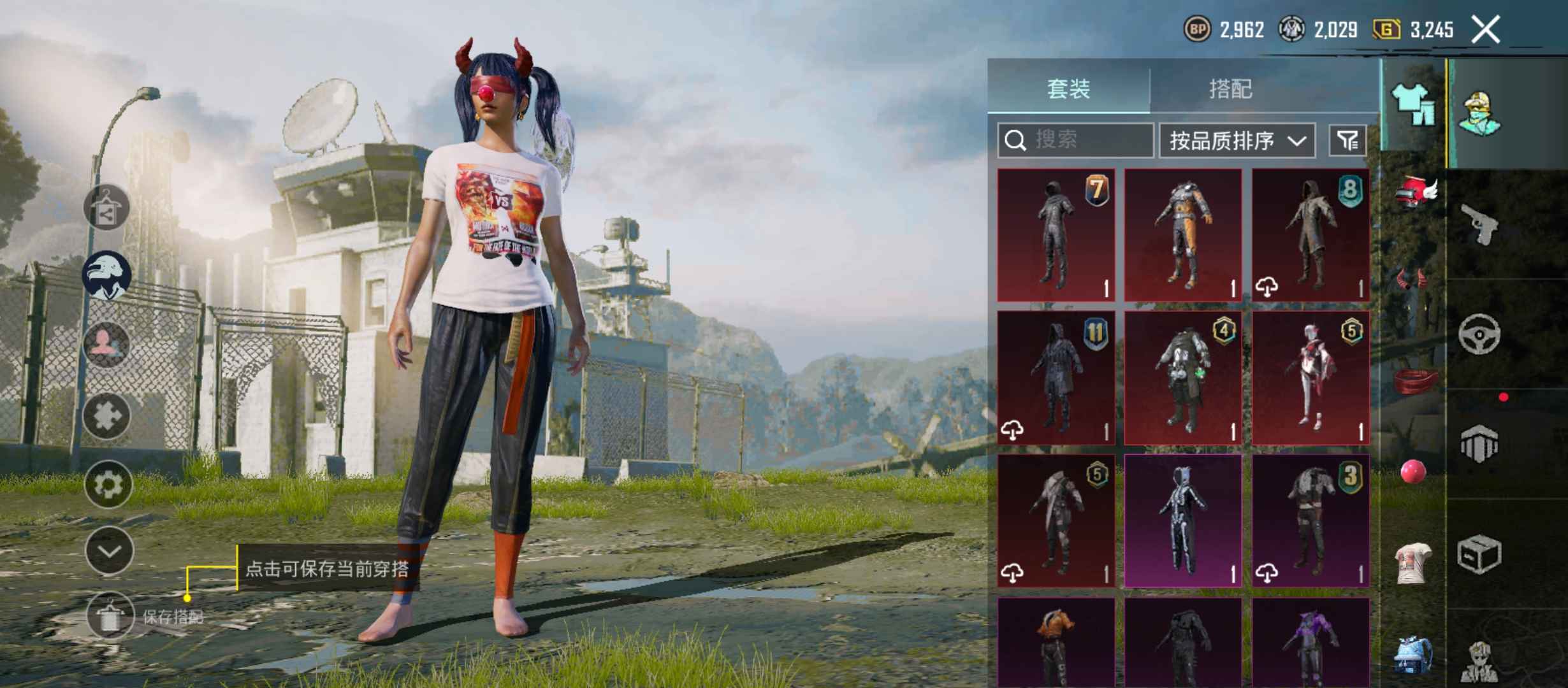Screen dimensions: 1568x688
Task: Select the white and red level 5 outfit
Action: tap(1310, 378)
